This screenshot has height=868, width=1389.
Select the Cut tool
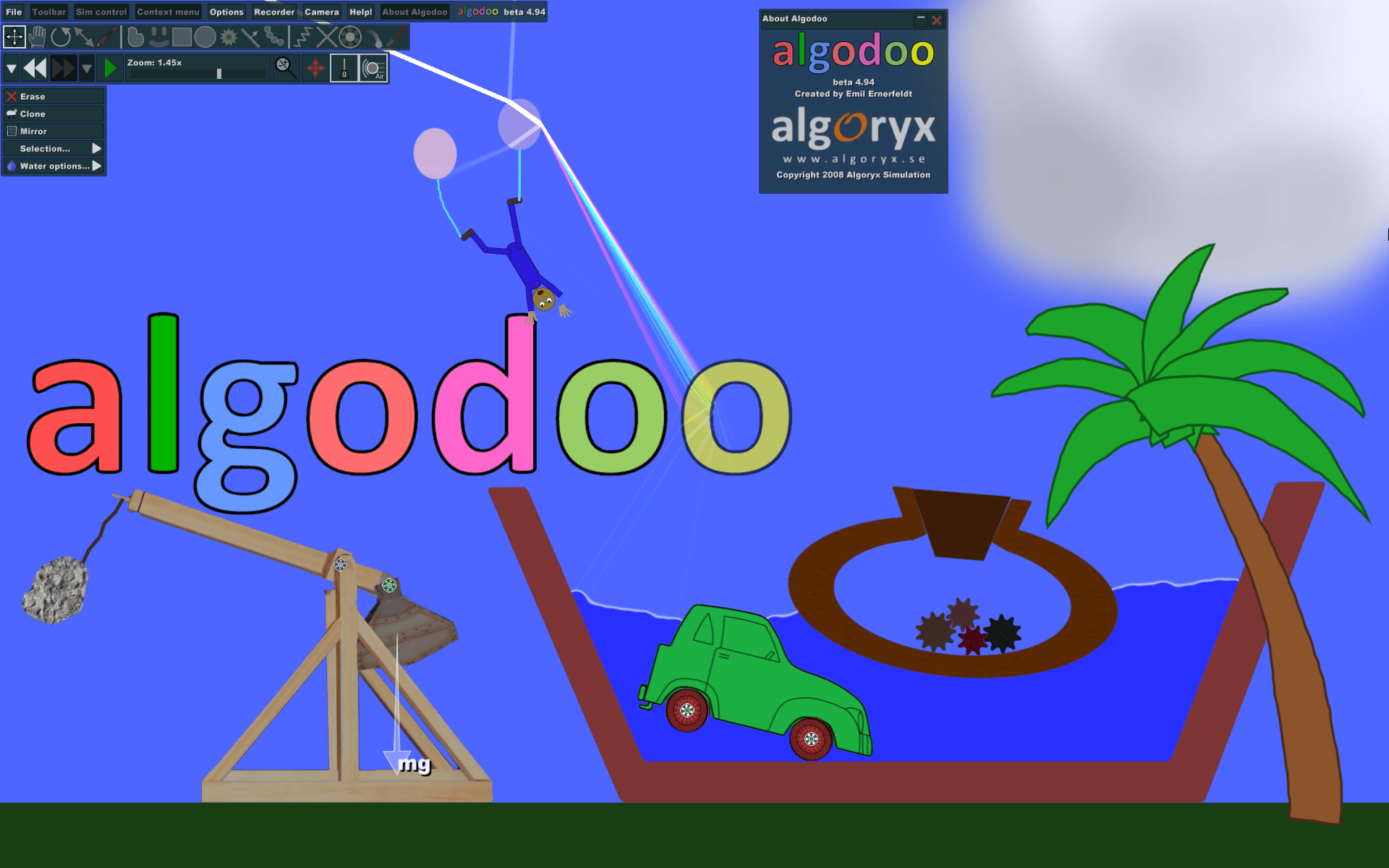pyautogui.click(x=326, y=36)
